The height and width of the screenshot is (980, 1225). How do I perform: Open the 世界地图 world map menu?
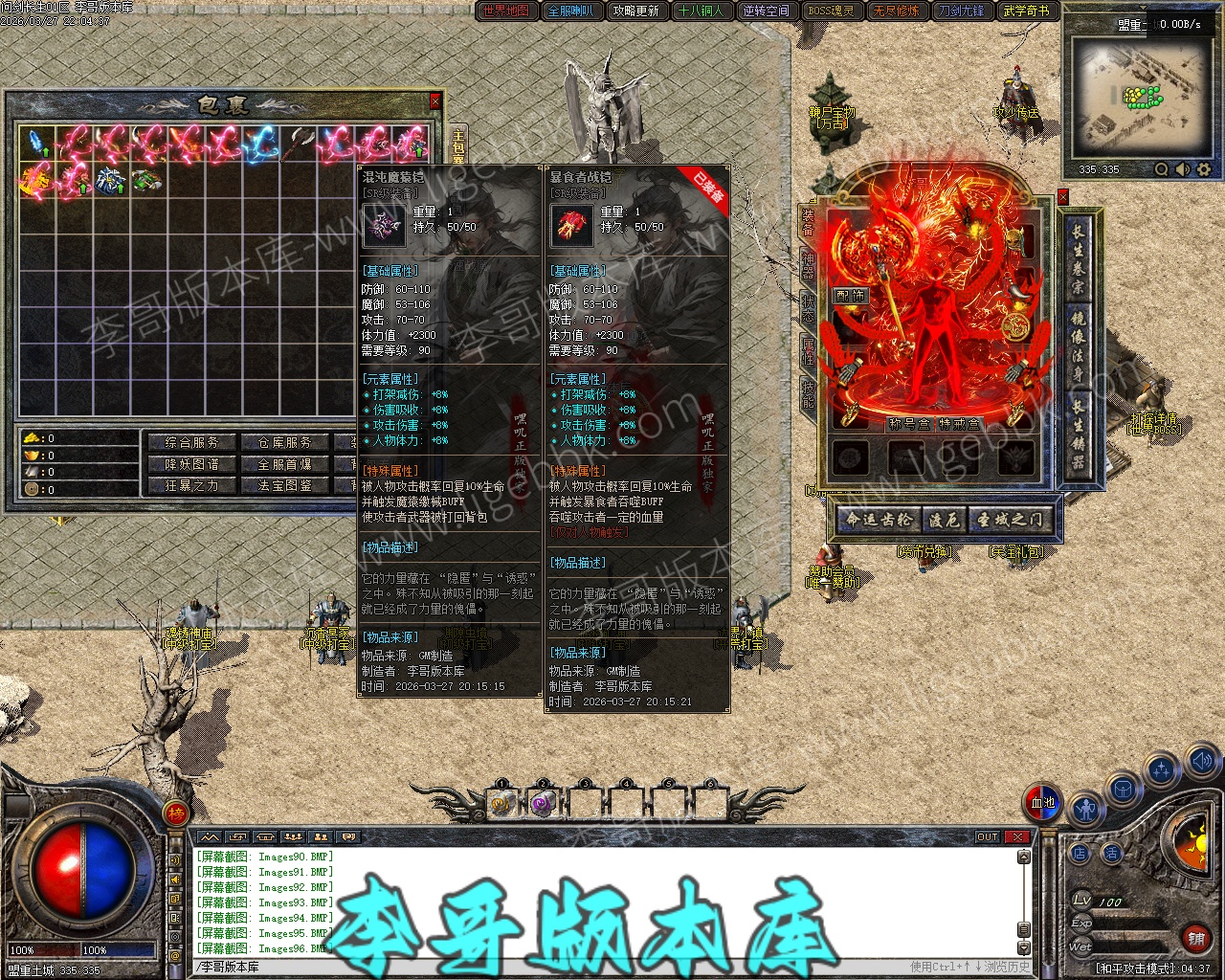pyautogui.click(x=505, y=11)
